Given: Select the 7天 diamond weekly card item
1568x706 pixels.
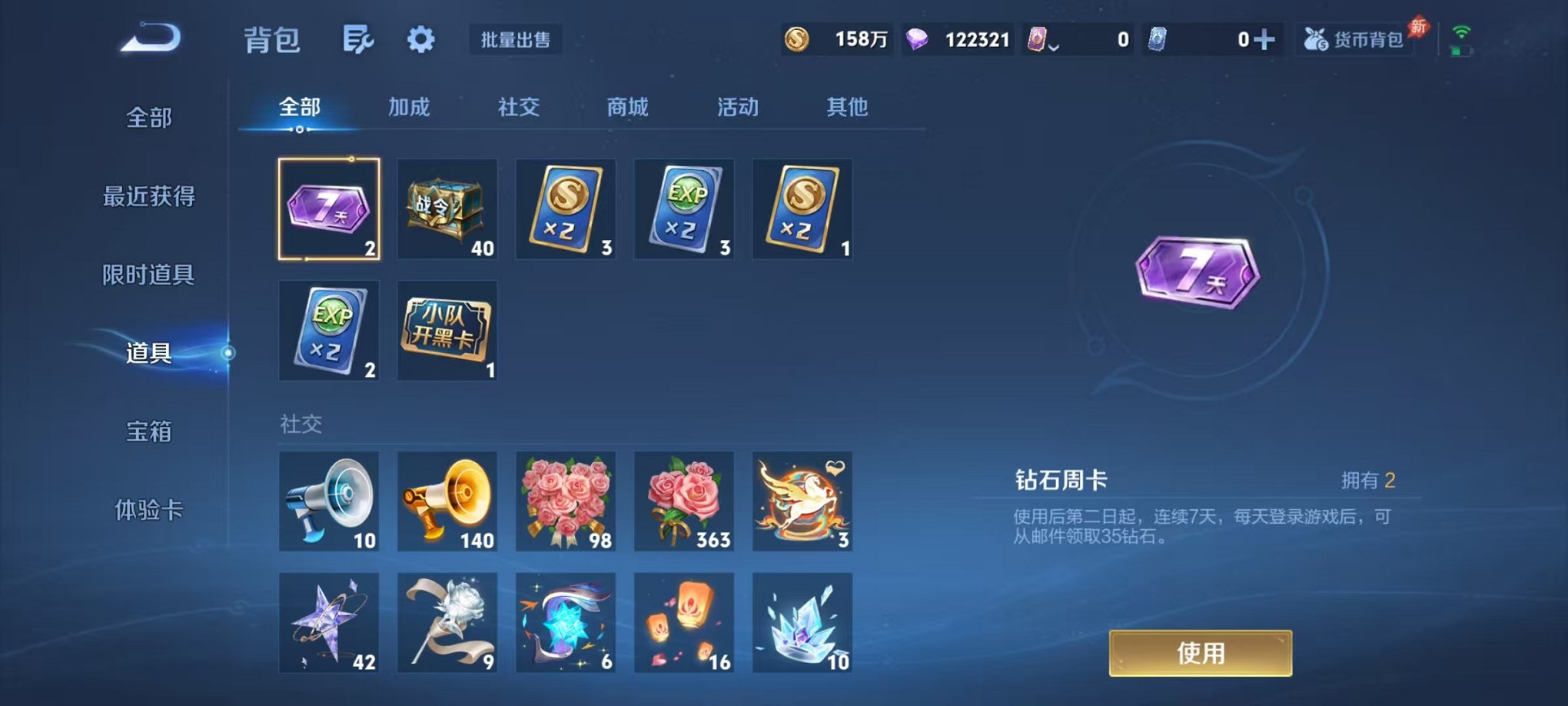Looking at the screenshot, I should click(x=329, y=209).
